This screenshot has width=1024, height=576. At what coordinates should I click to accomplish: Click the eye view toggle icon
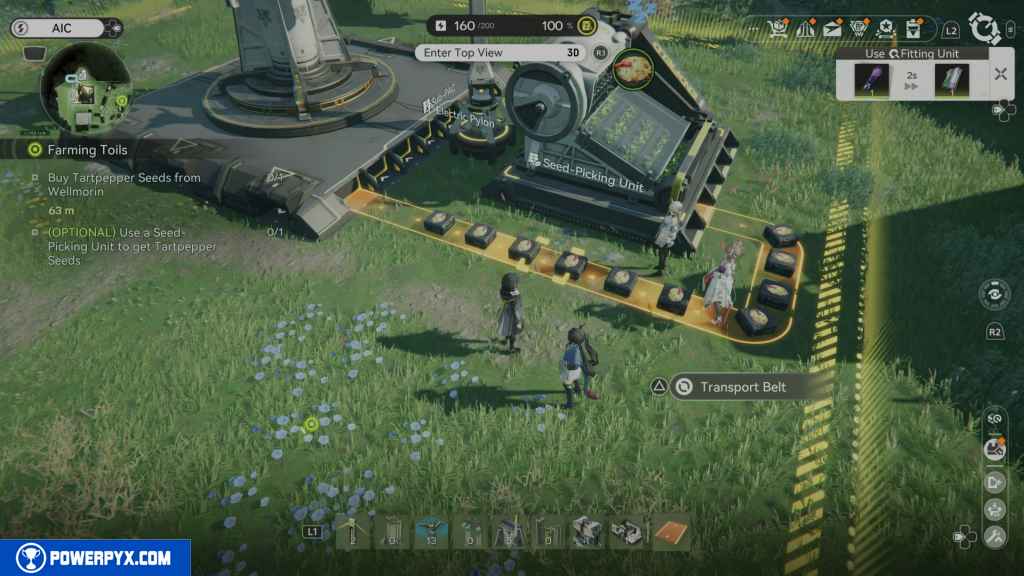(993, 295)
